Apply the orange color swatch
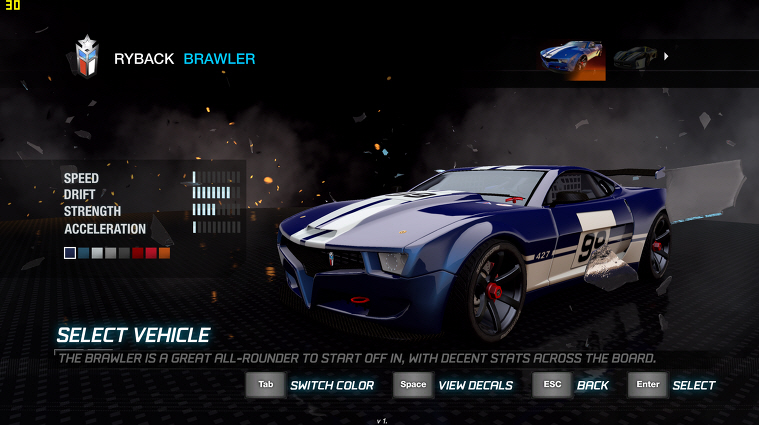Viewport: 759px width, 425px height. (x=164, y=253)
